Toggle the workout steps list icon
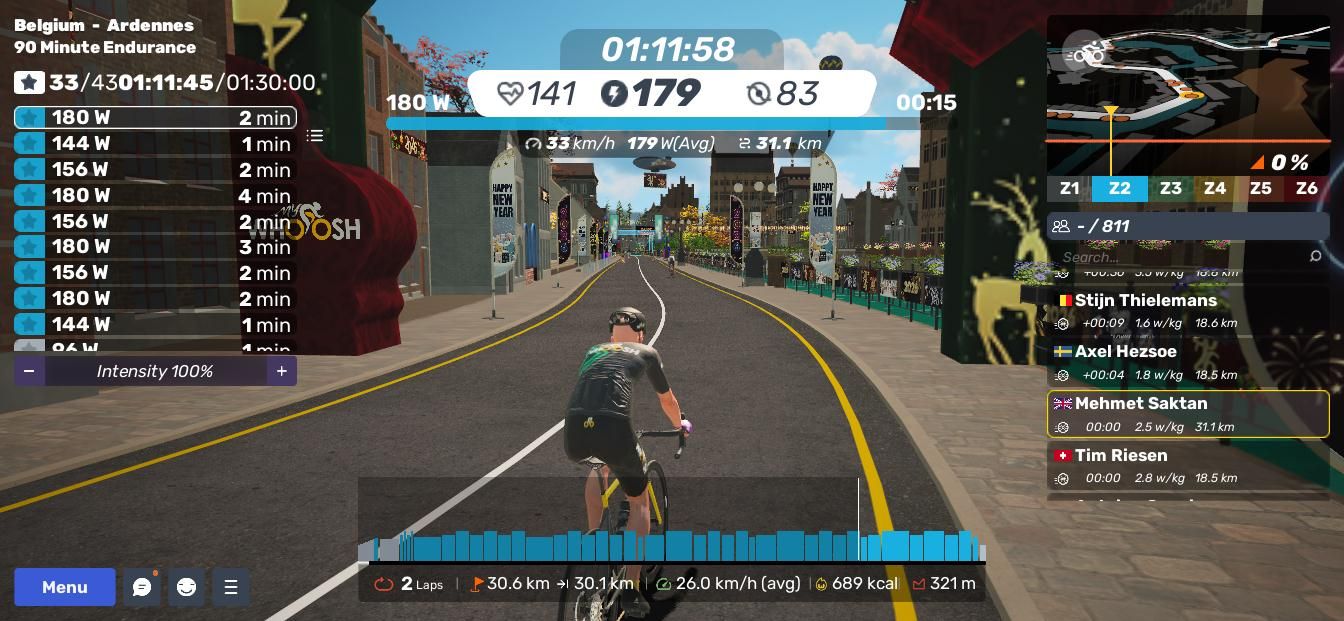Image resolution: width=1344 pixels, height=621 pixels. 315,136
